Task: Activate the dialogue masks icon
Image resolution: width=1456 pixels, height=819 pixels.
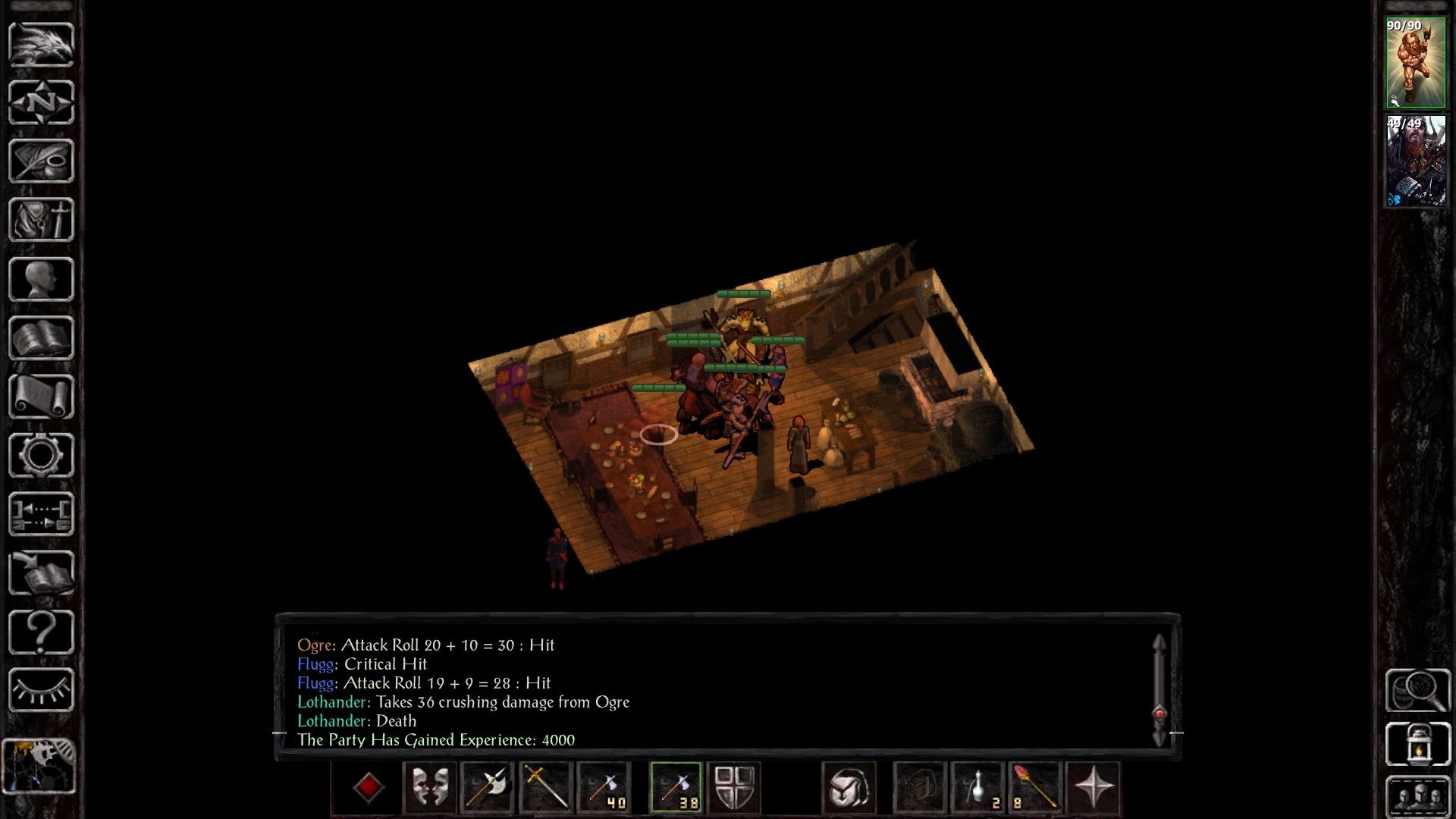Action: (429, 787)
